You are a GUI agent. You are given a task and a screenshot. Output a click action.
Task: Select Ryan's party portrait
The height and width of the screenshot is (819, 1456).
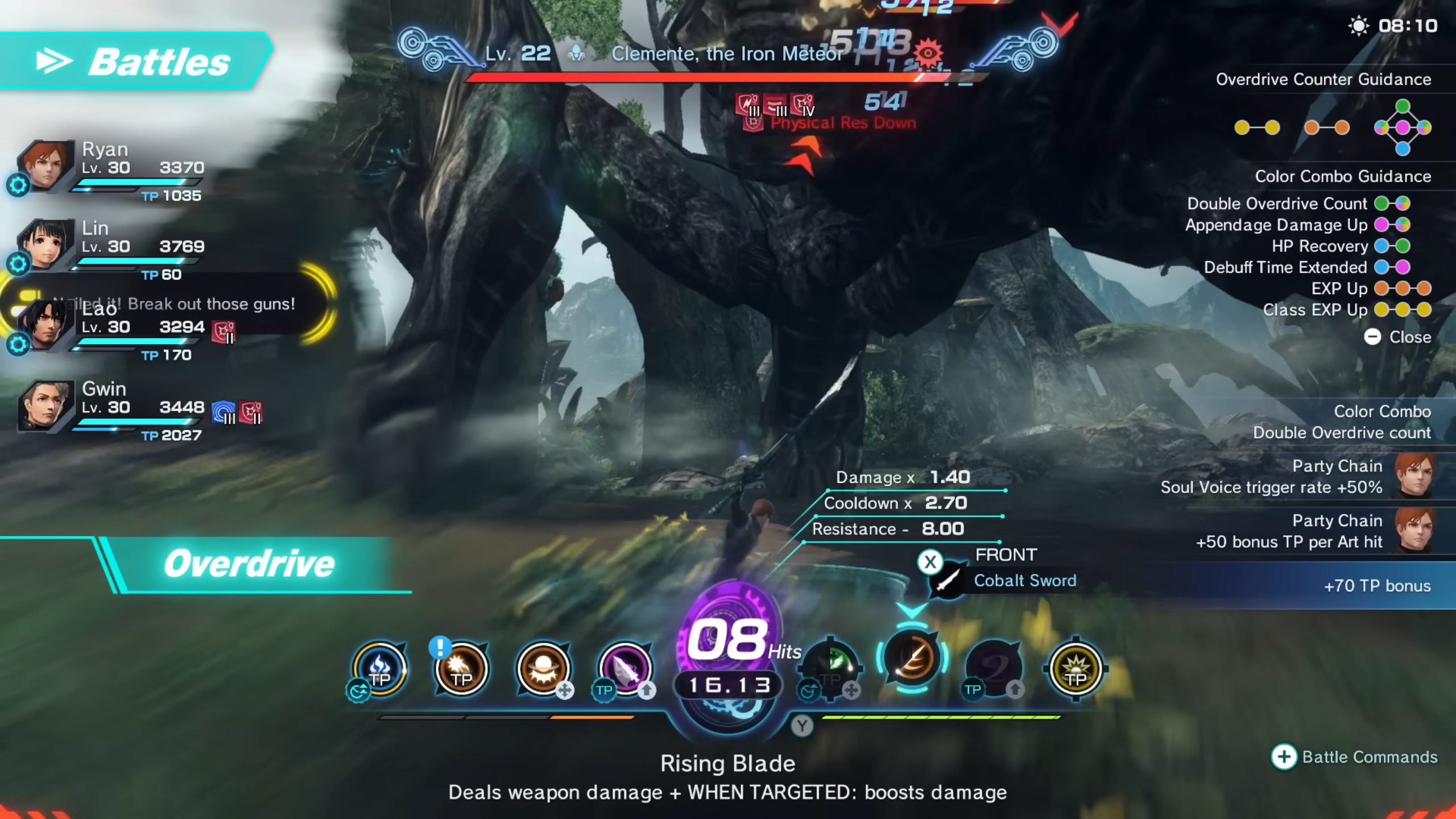[46, 166]
